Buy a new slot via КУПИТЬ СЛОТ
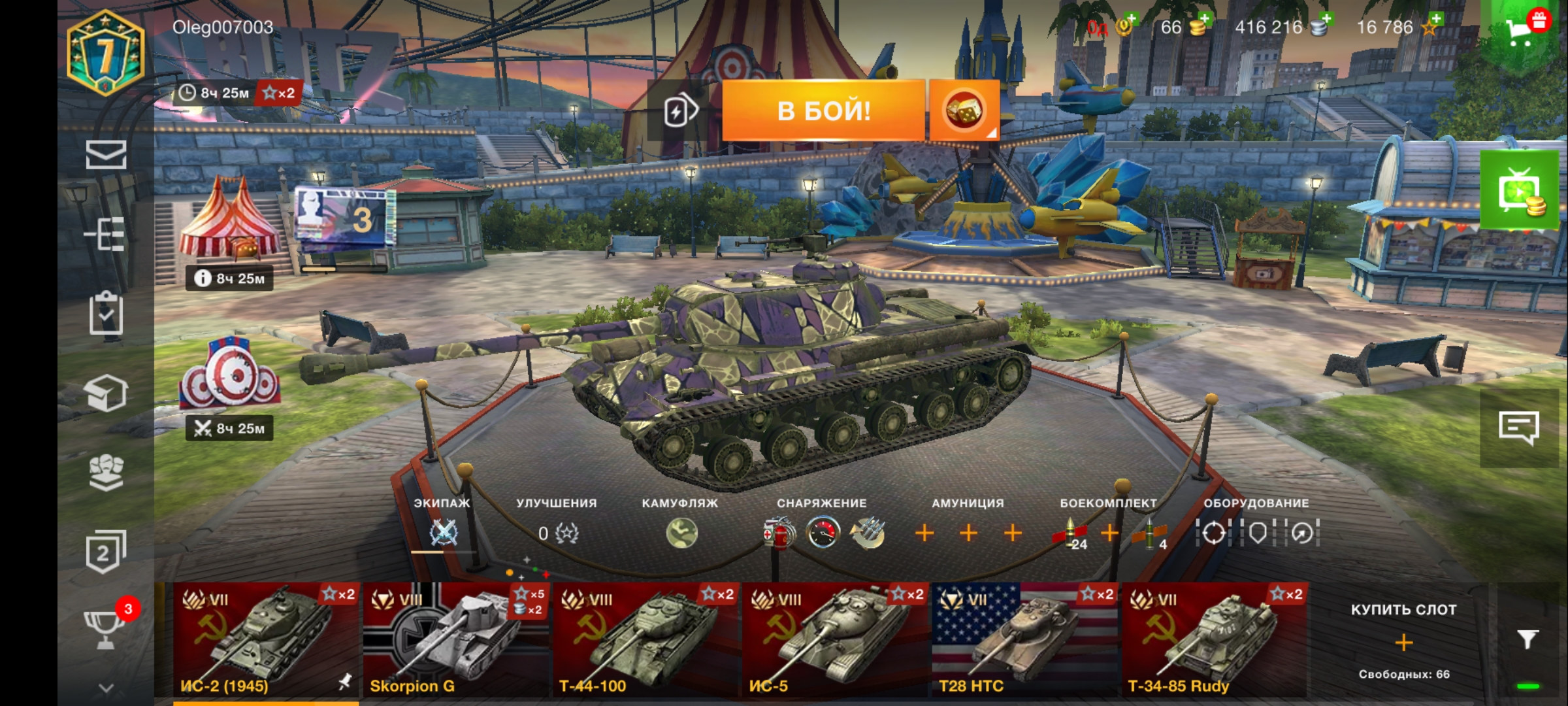 [1403, 641]
